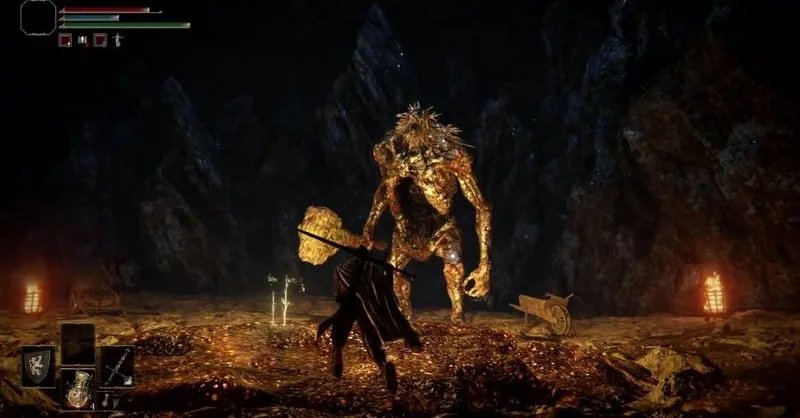Select the small pouch item beside the flask
Image resolution: width=800 pixels, height=418 pixels.
pos(107,400)
